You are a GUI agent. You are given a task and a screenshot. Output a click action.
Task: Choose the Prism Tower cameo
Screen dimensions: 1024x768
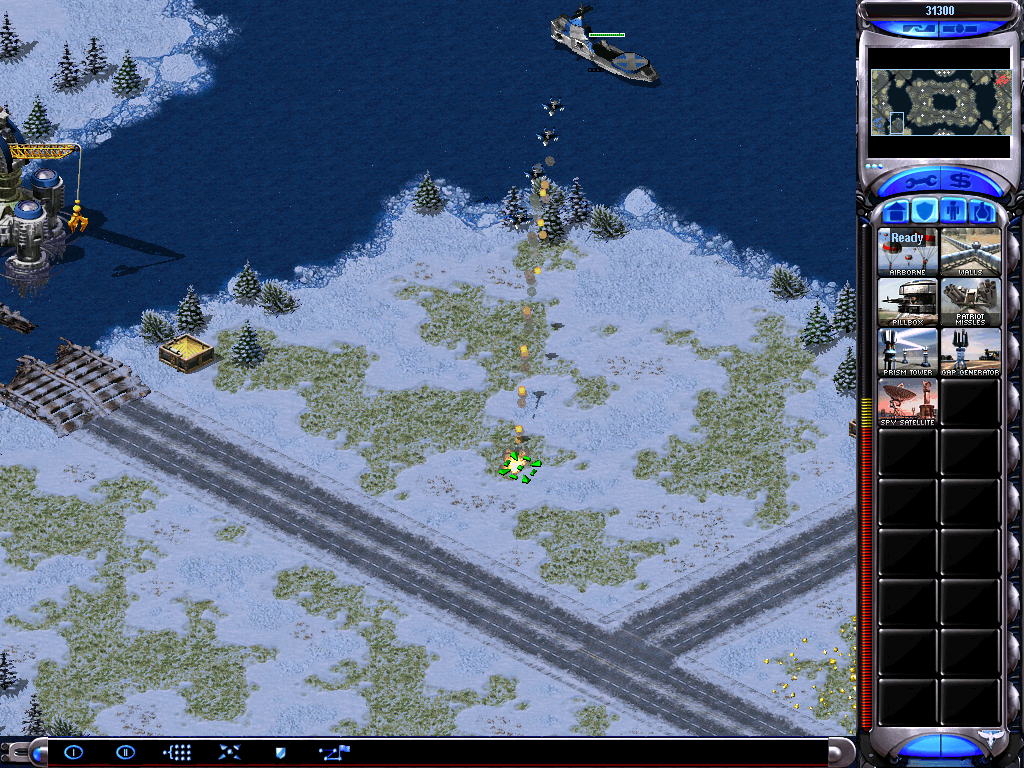click(908, 352)
